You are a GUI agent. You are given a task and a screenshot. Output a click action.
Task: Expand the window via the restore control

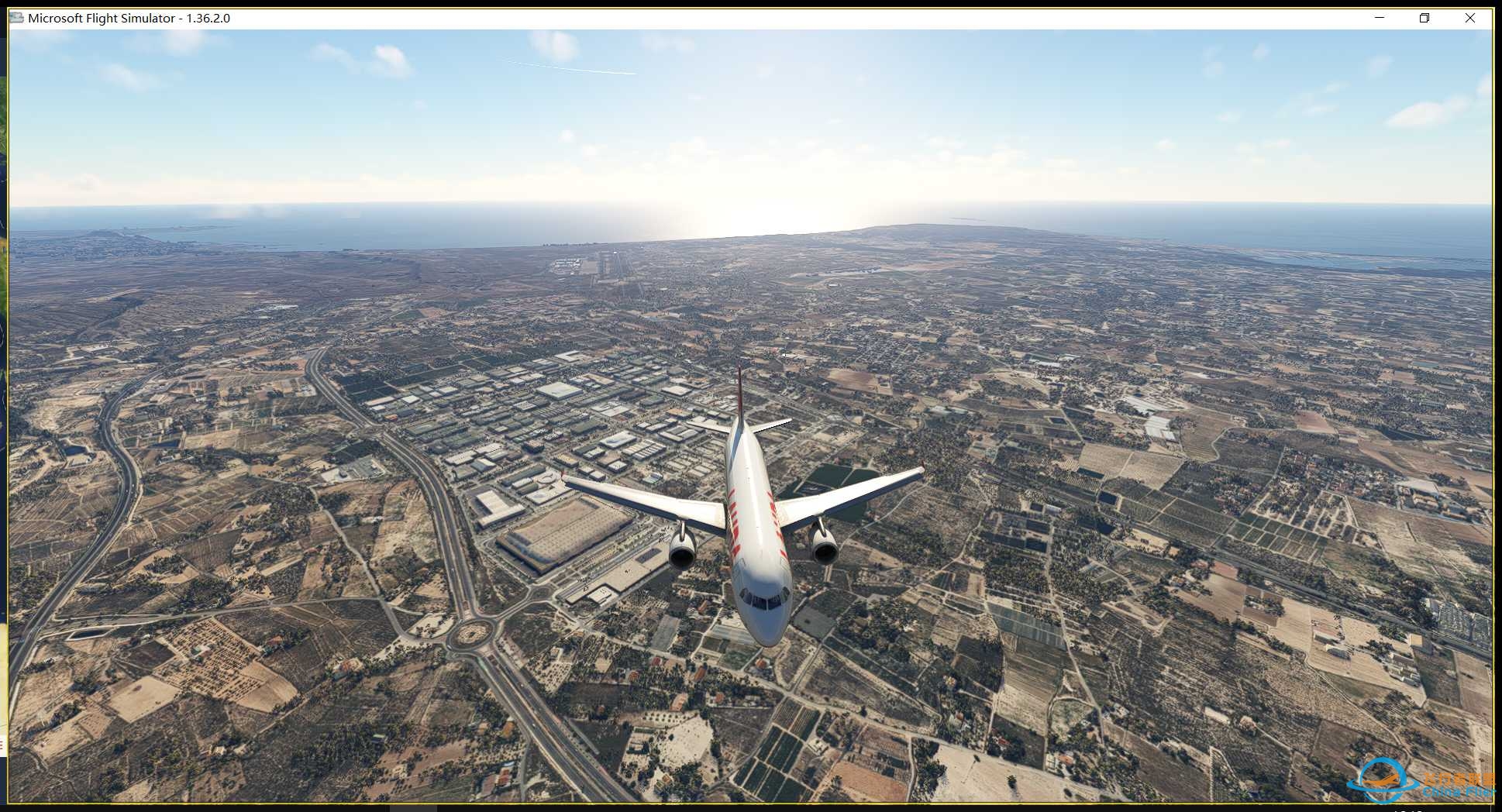tap(1424, 17)
